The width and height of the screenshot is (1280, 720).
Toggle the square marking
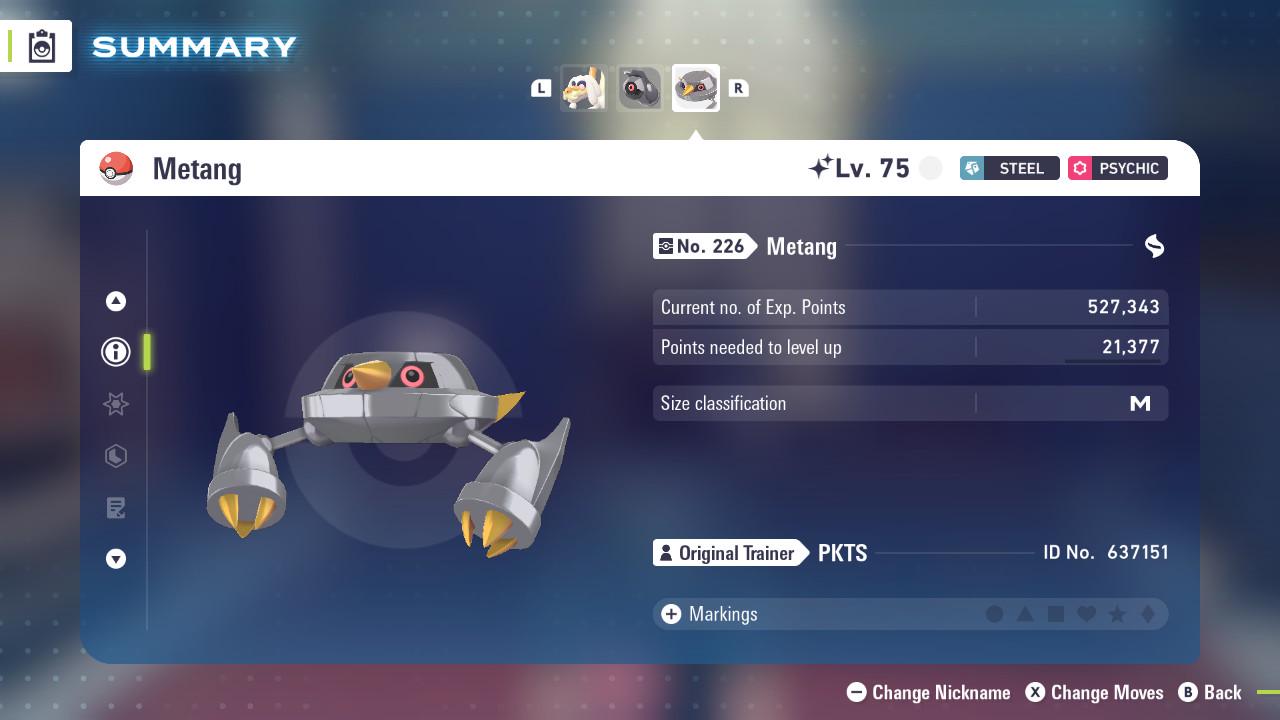point(1056,614)
